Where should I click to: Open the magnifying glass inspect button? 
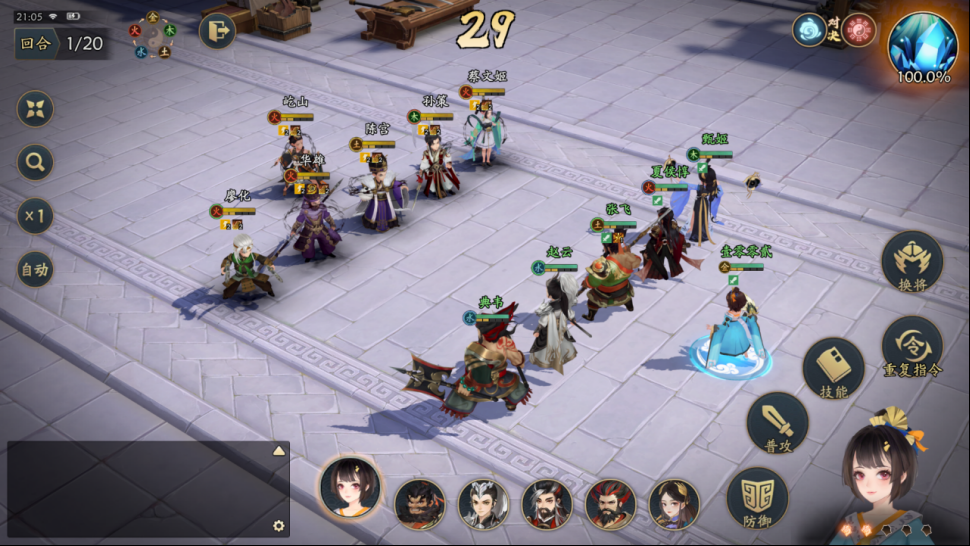[x=35, y=163]
